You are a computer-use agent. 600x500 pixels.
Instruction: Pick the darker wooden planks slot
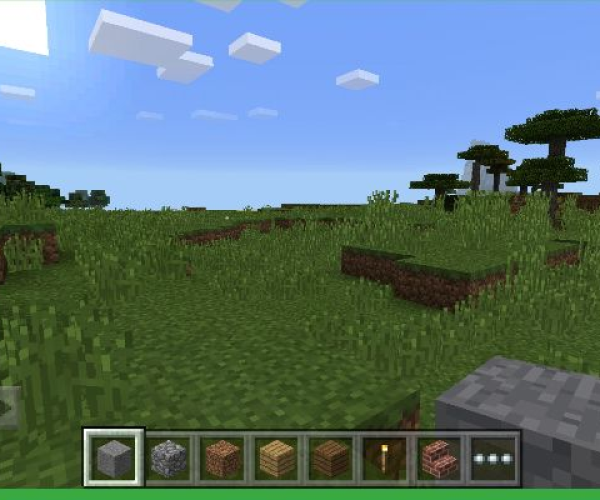[331, 459]
